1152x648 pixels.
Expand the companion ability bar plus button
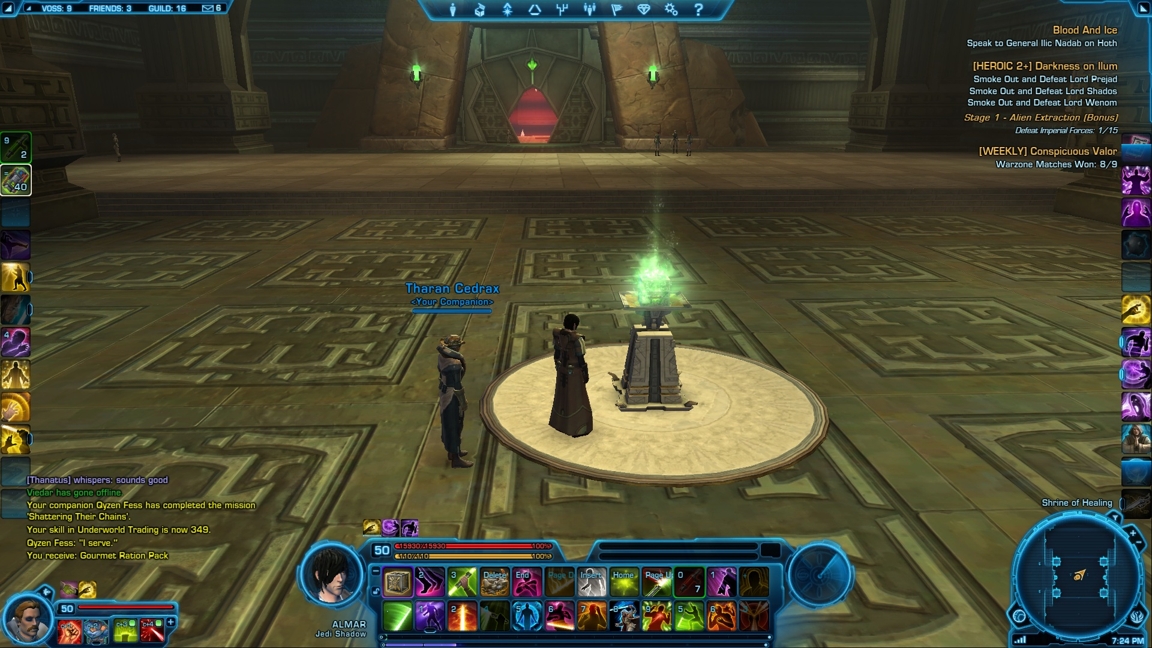click(x=170, y=623)
